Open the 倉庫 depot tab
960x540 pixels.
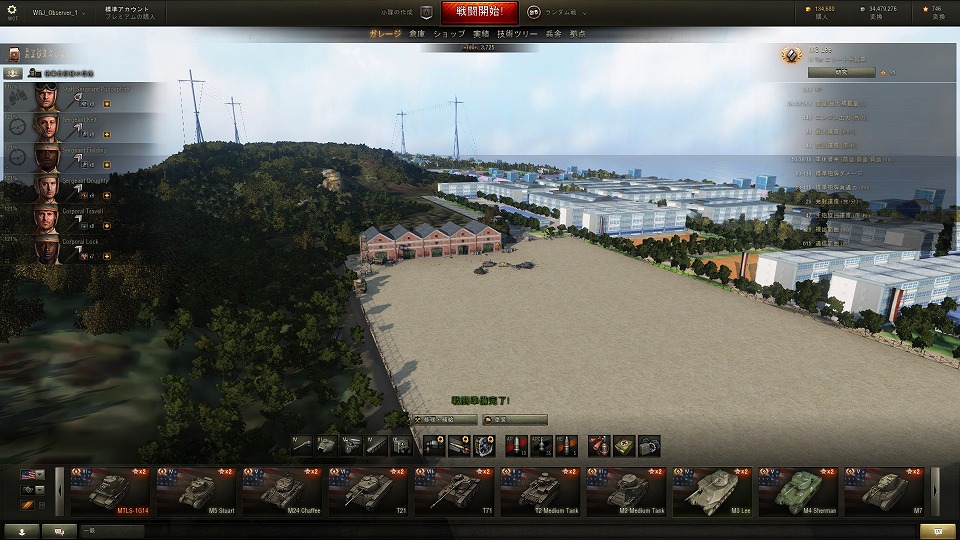pos(417,34)
